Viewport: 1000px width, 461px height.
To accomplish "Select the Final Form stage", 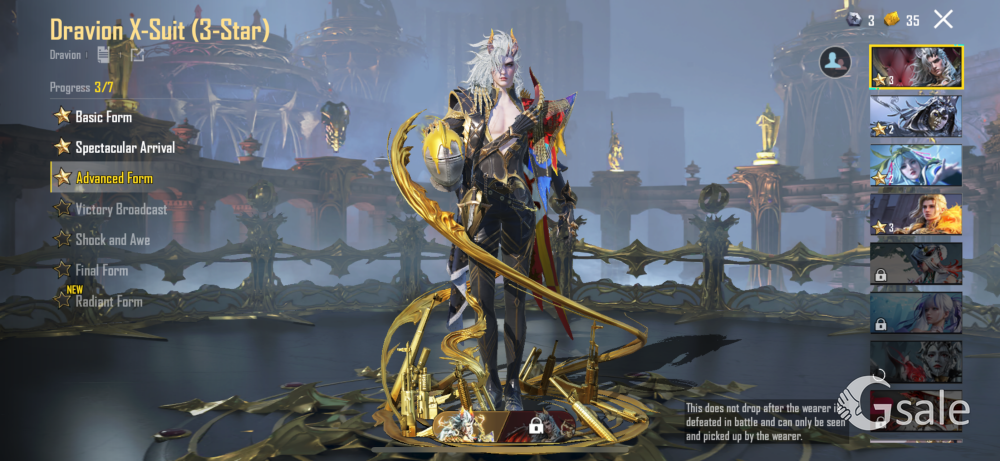I will click(101, 270).
